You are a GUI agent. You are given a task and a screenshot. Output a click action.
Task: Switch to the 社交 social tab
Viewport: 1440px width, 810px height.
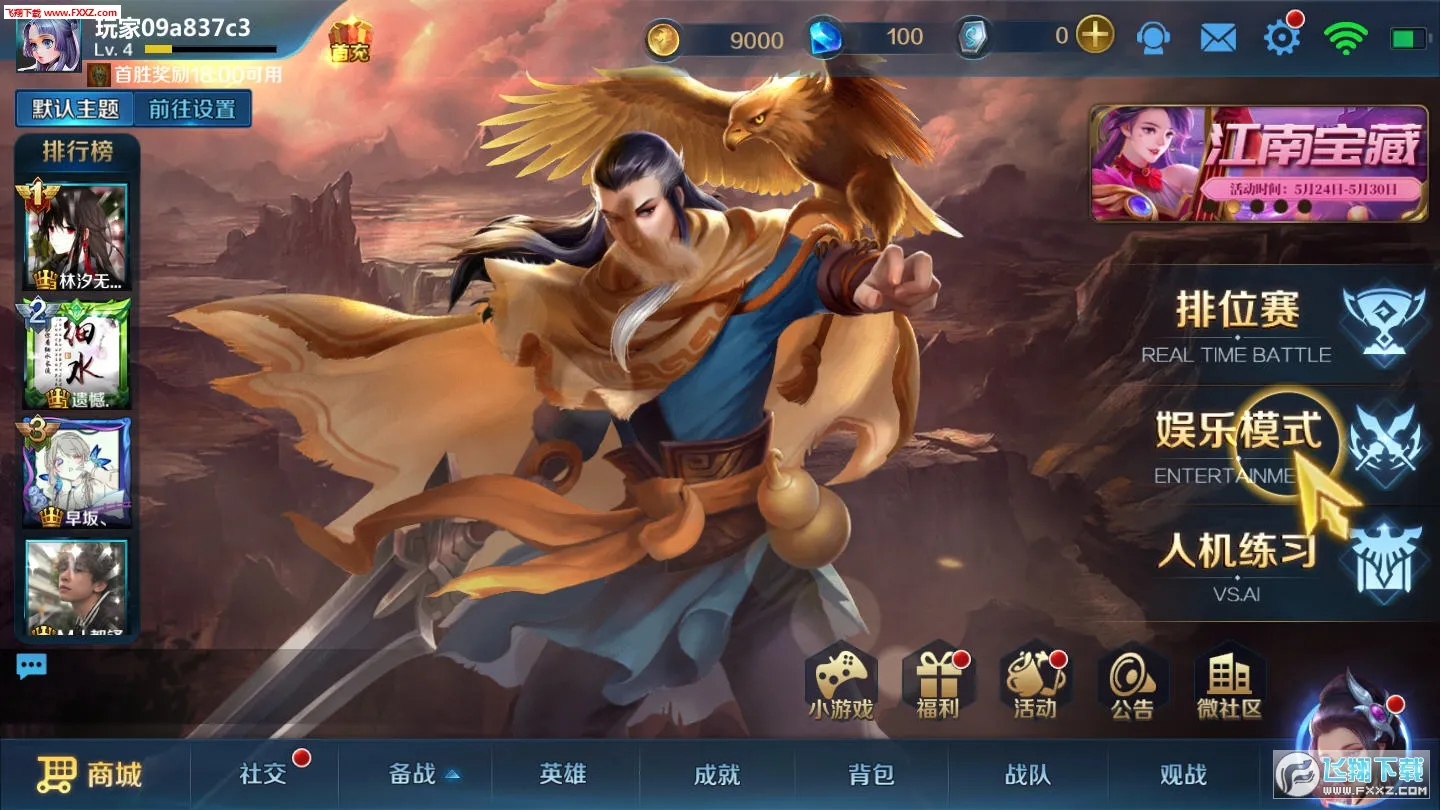point(262,775)
